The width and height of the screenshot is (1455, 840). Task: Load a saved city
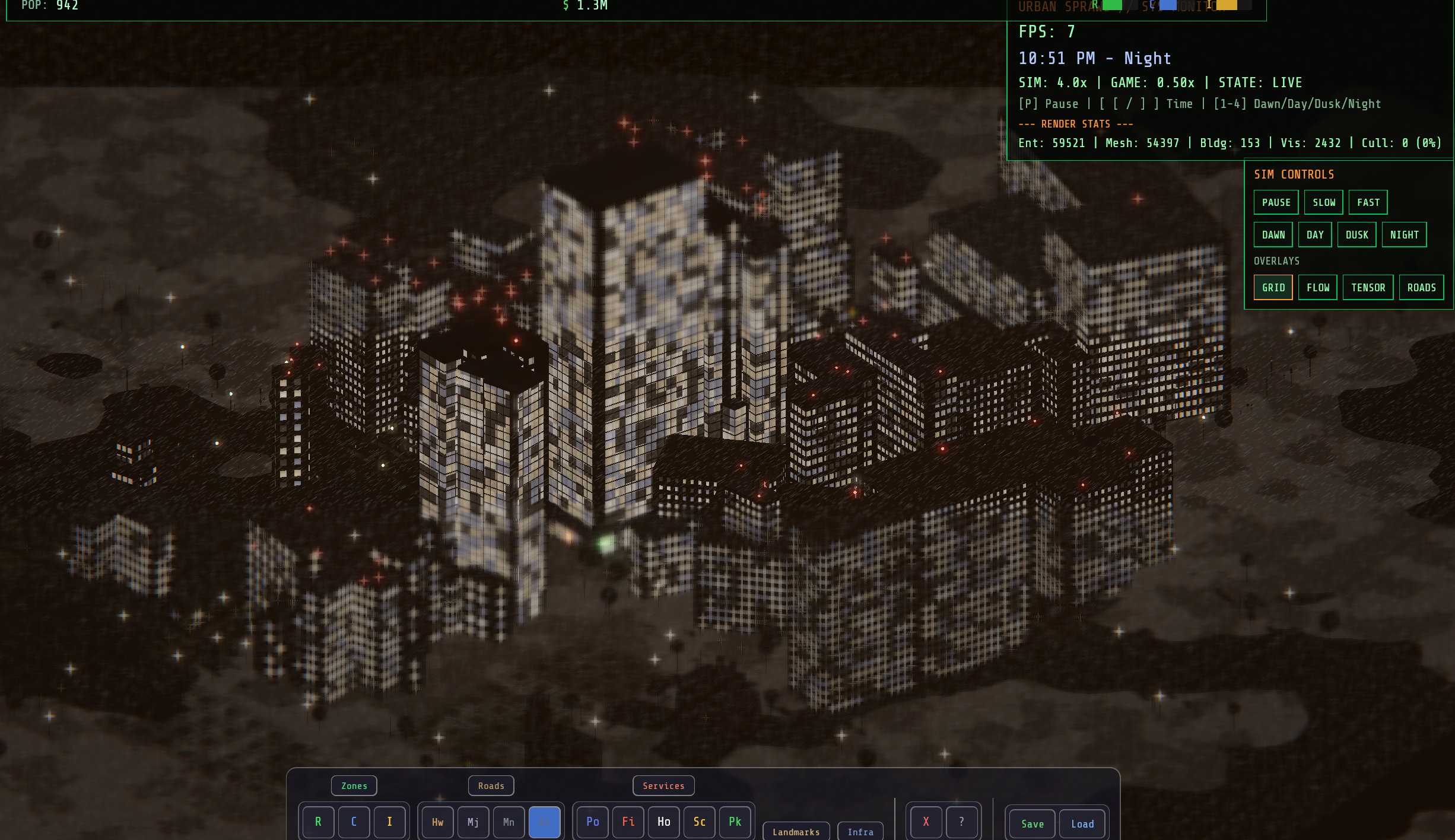tap(1082, 823)
